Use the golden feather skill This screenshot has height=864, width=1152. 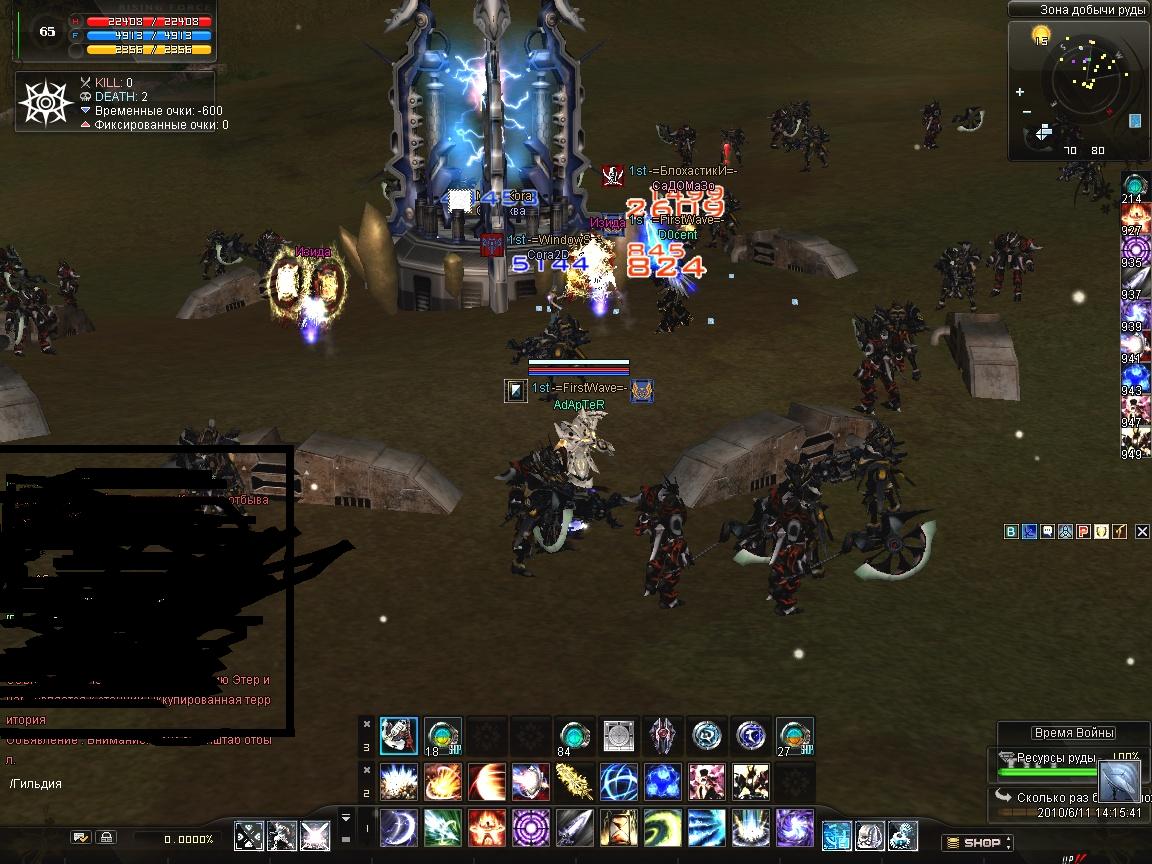574,781
